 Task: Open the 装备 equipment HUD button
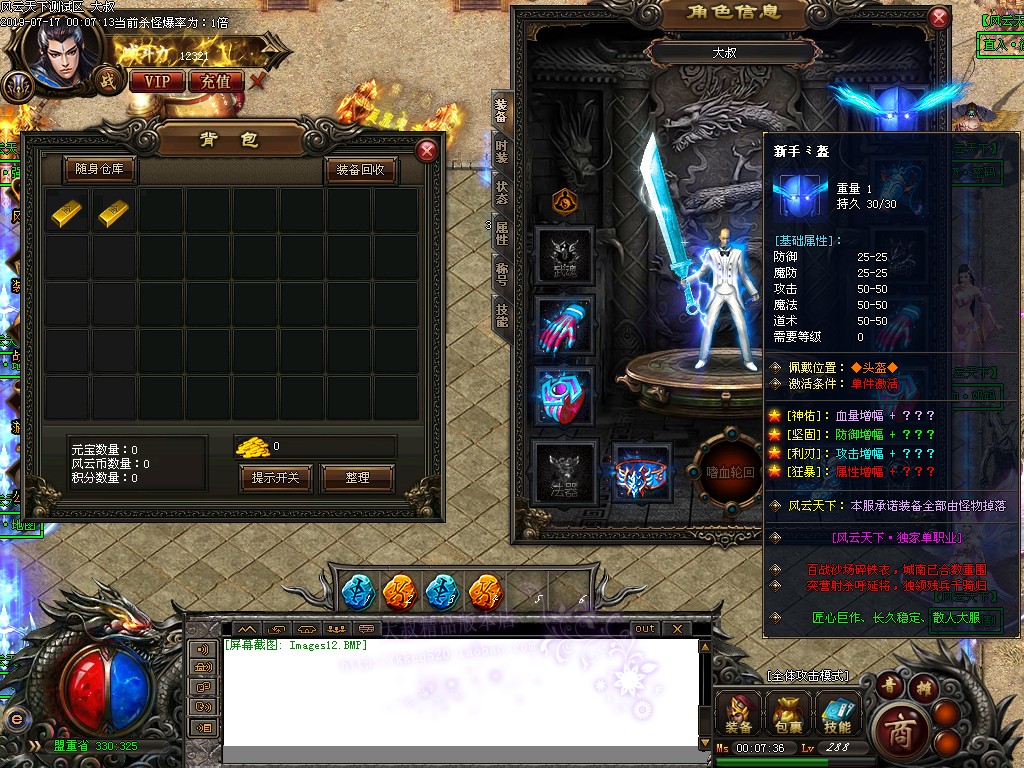(x=739, y=714)
